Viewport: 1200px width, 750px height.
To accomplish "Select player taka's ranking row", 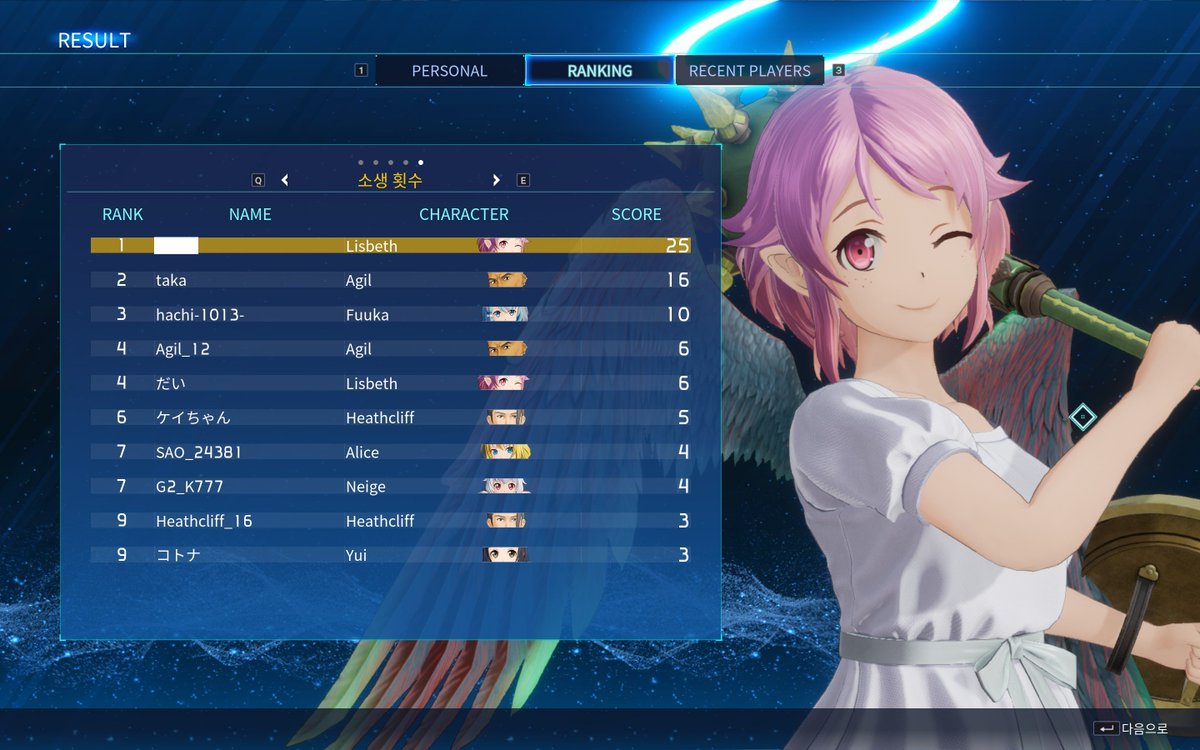I will [390, 281].
